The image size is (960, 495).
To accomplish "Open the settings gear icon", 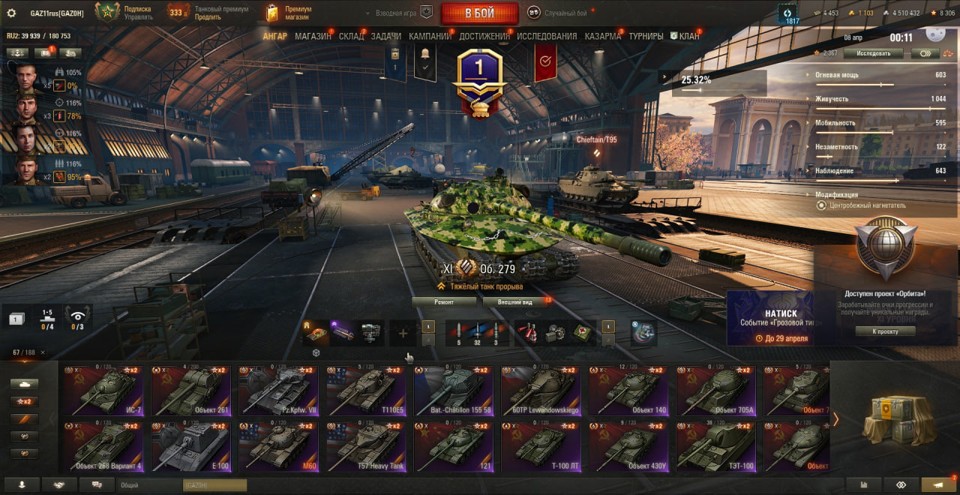I will [x=12, y=13].
